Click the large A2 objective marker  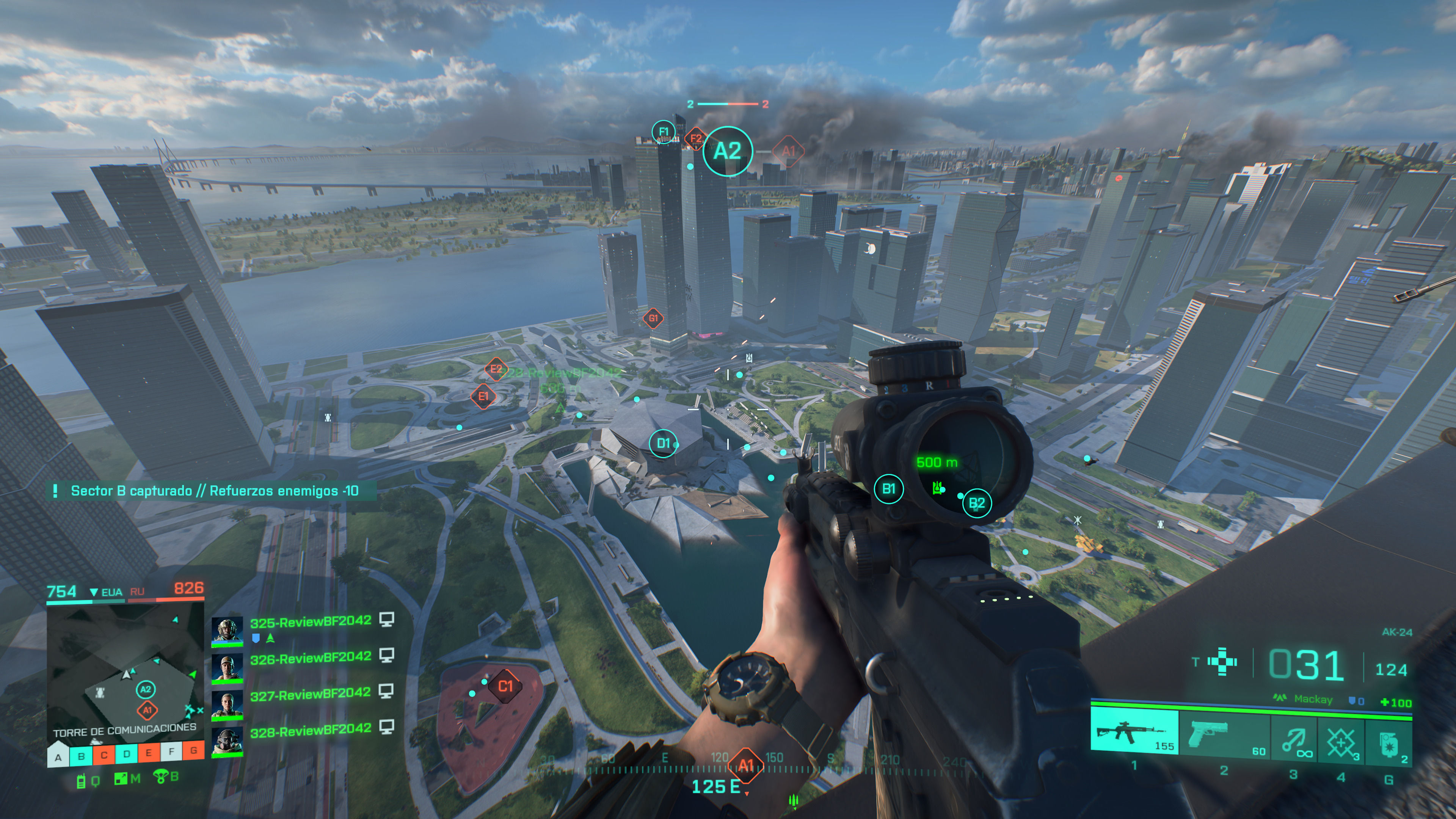(727, 151)
